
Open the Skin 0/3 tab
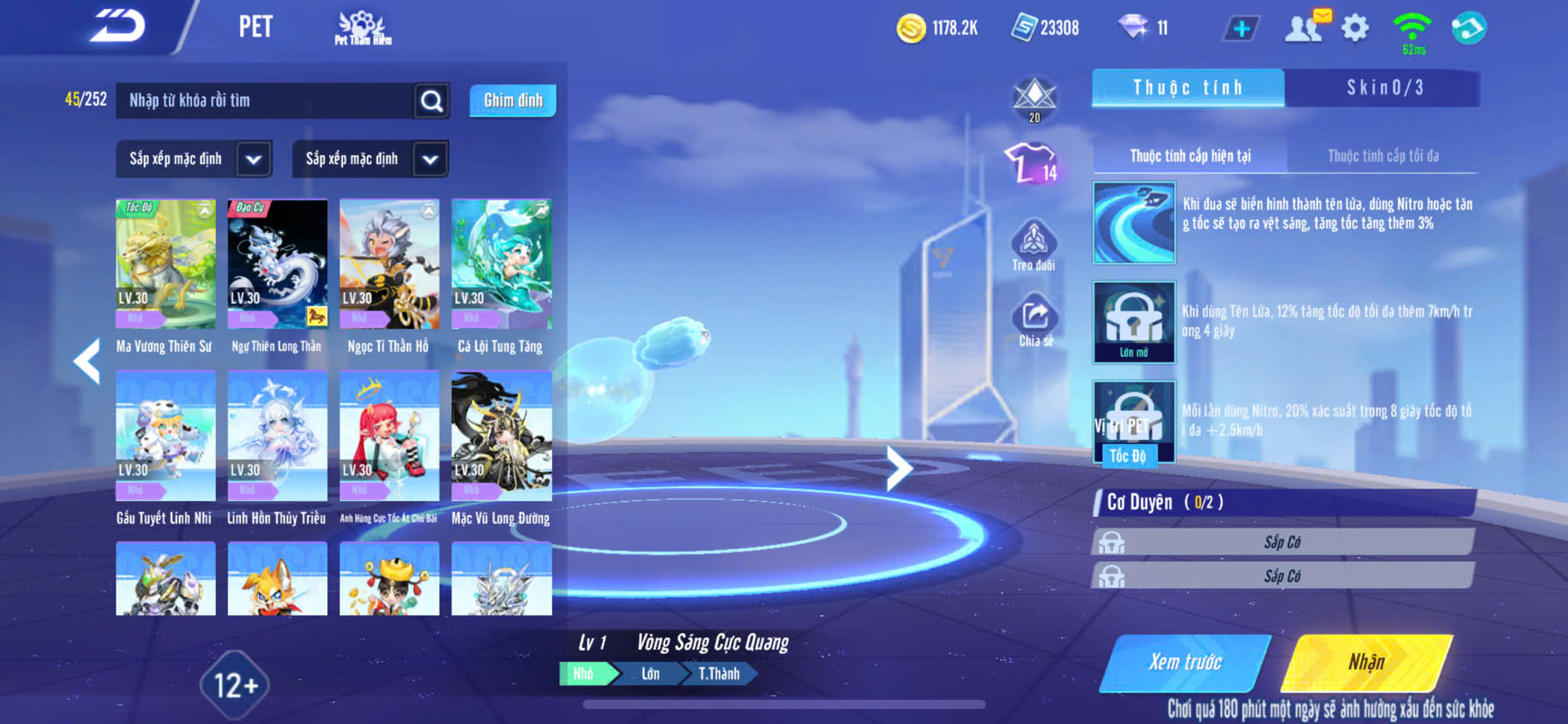point(1384,87)
